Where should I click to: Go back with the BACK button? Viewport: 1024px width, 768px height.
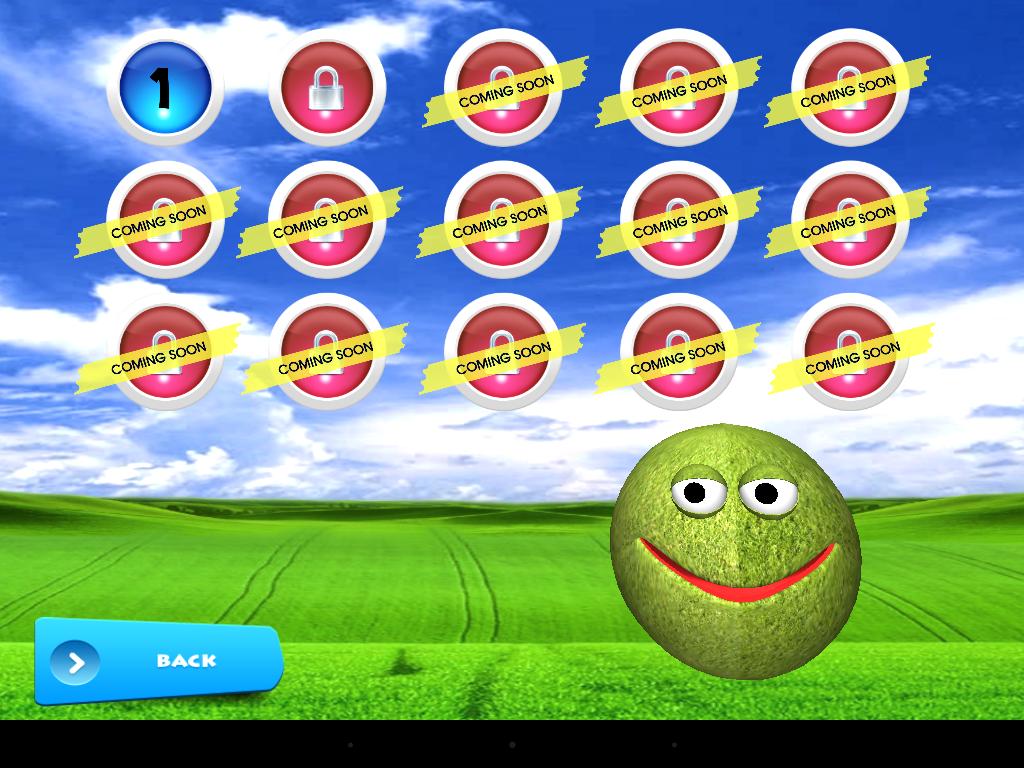[159, 661]
